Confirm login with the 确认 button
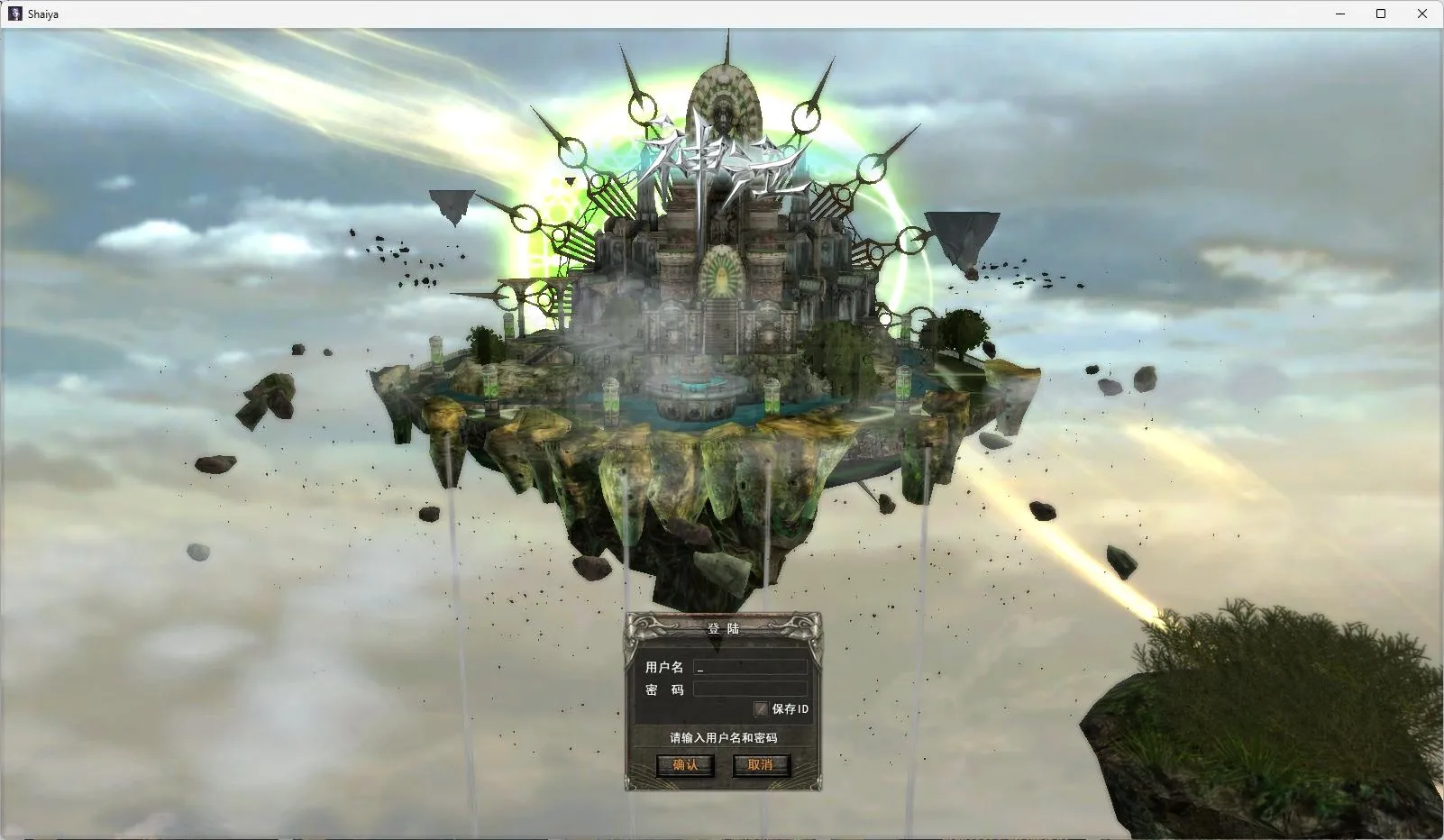Viewport: 1444px width, 840px height. [685, 765]
